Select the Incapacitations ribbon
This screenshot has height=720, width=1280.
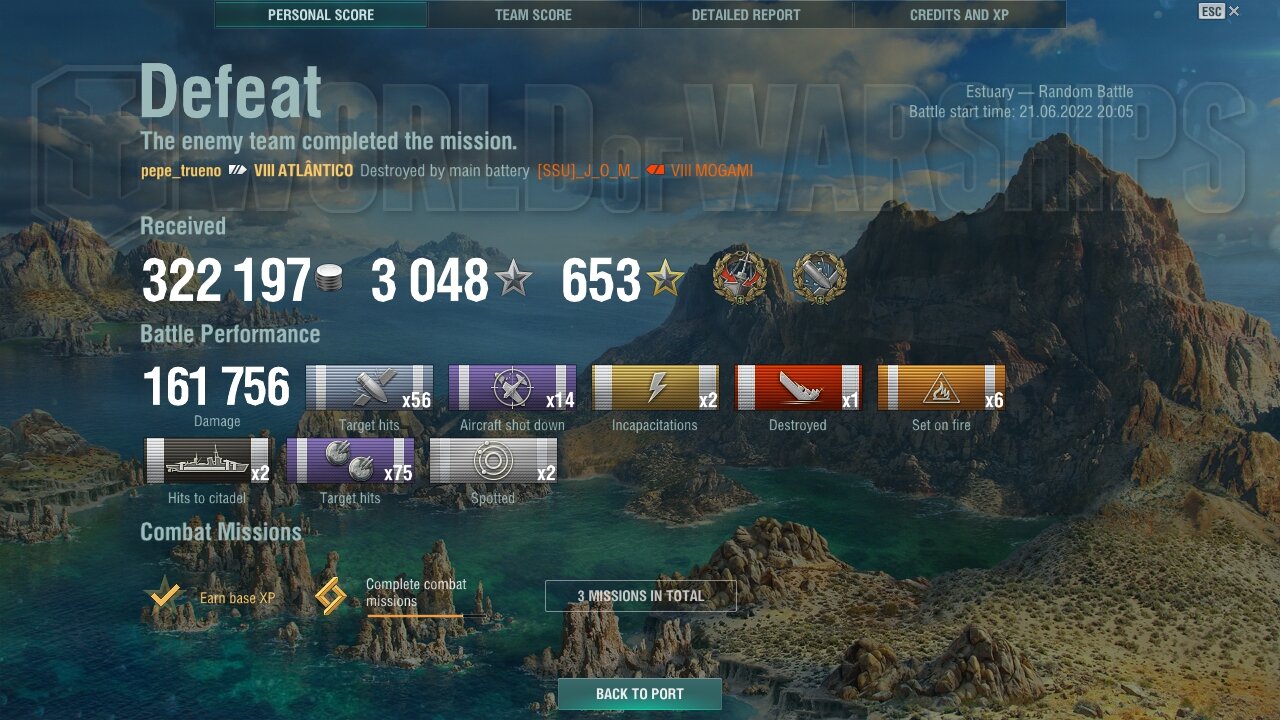click(x=655, y=388)
